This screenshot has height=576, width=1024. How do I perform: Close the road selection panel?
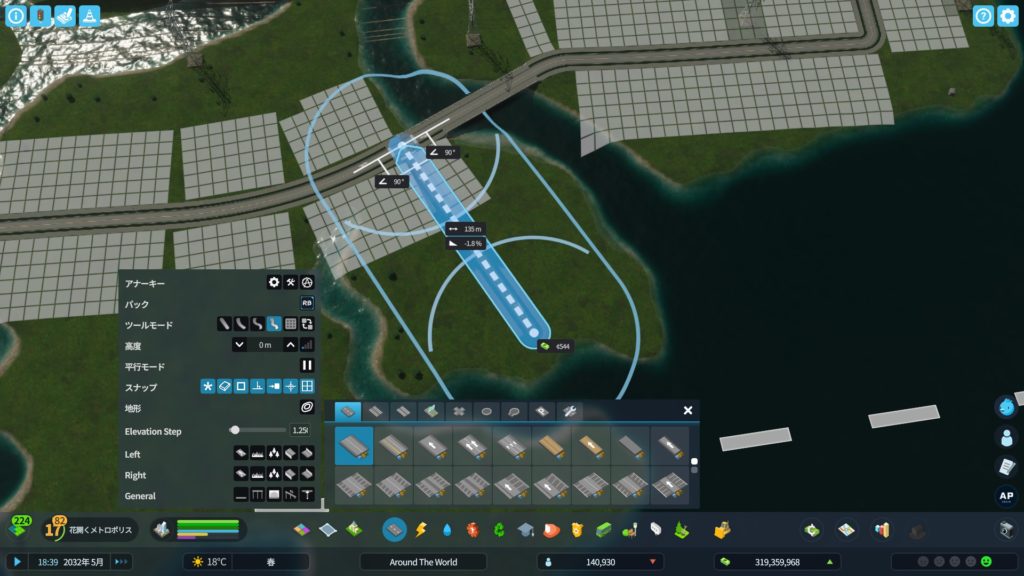click(x=688, y=410)
